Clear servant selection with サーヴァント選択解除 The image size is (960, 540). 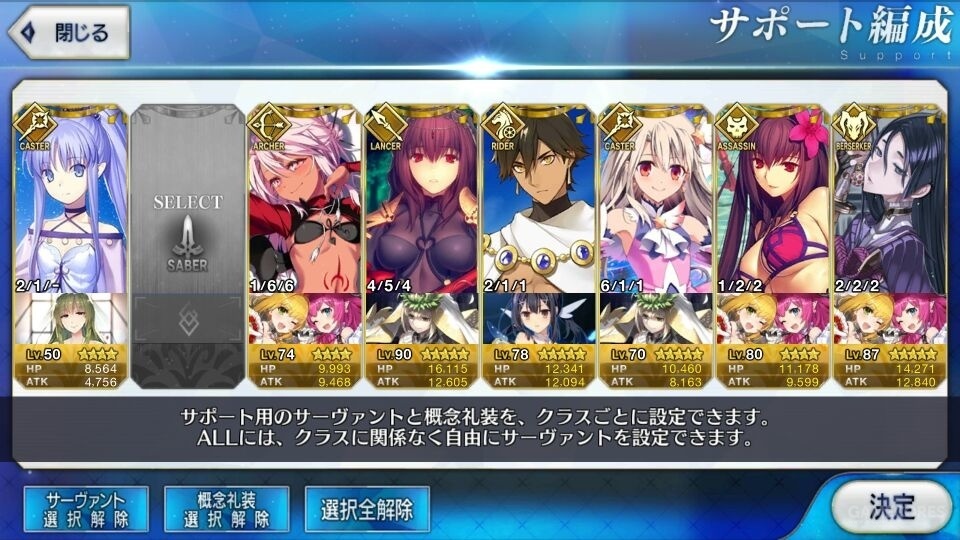point(84,509)
